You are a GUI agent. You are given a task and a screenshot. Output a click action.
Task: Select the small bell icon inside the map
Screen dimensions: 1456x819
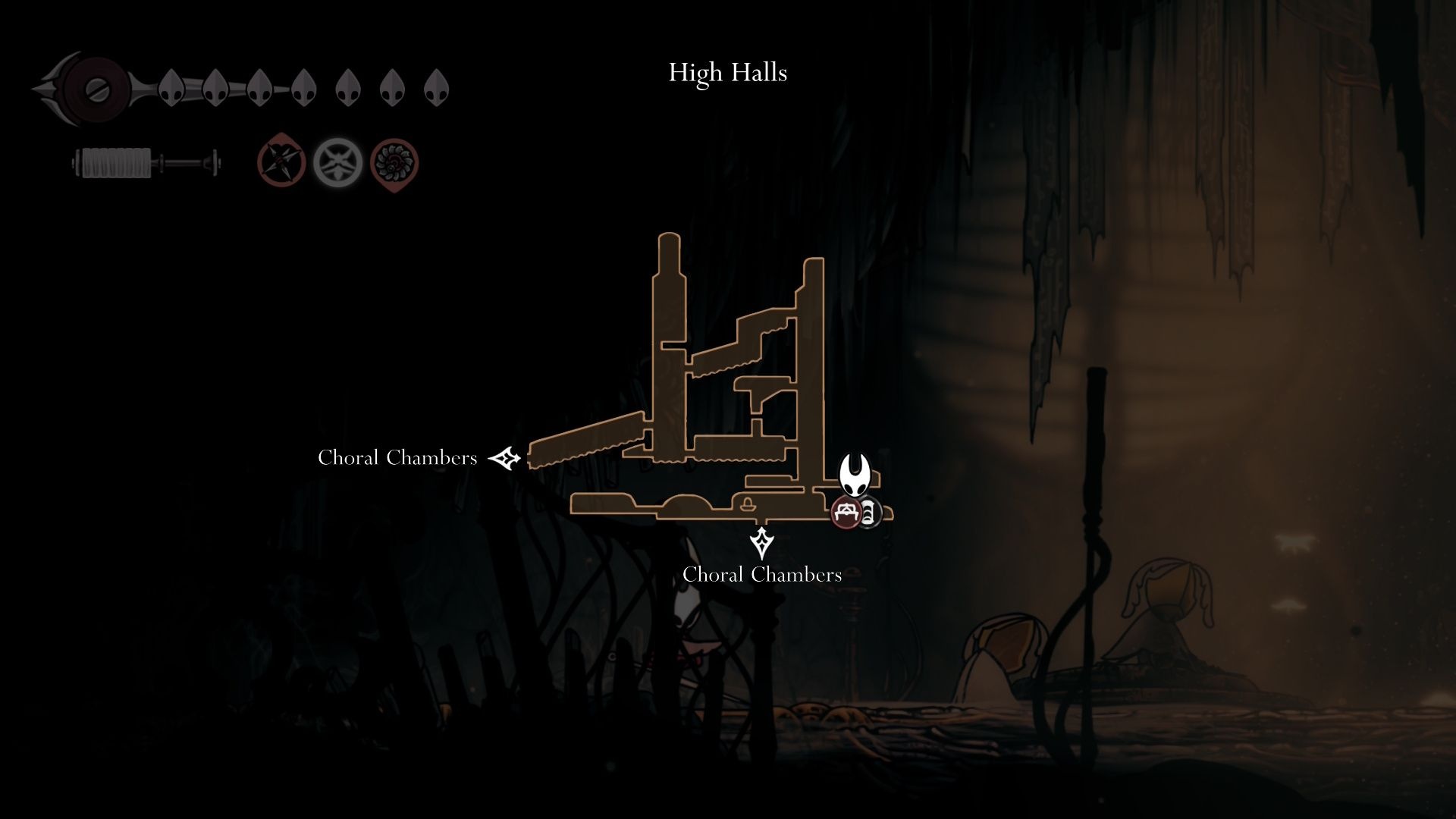coord(748,503)
